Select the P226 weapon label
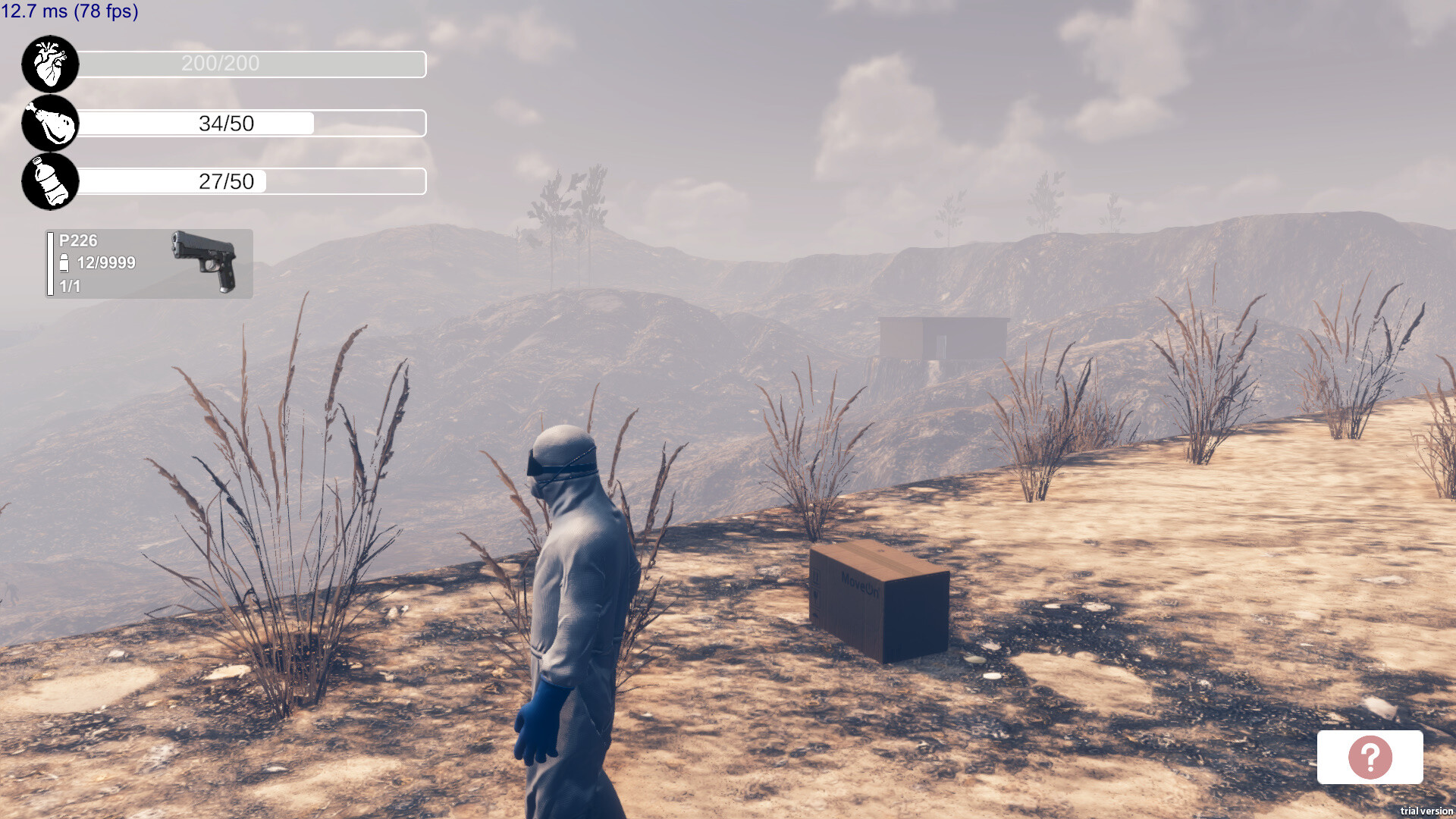The width and height of the screenshot is (1456, 819). tap(78, 241)
